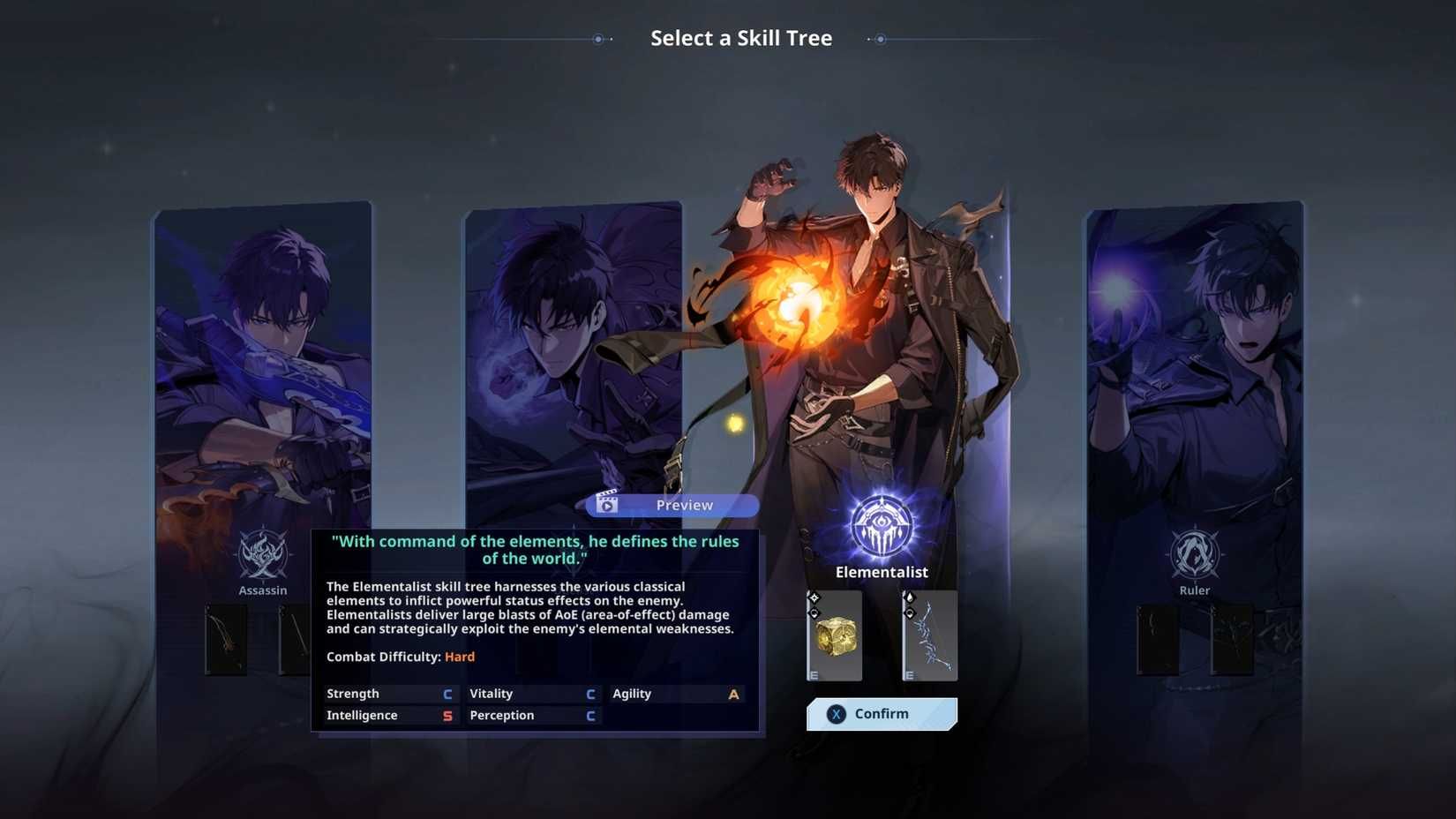The height and width of the screenshot is (819, 1456).
Task: Click the Select a Skill Tree title
Action: pyautogui.click(x=741, y=38)
